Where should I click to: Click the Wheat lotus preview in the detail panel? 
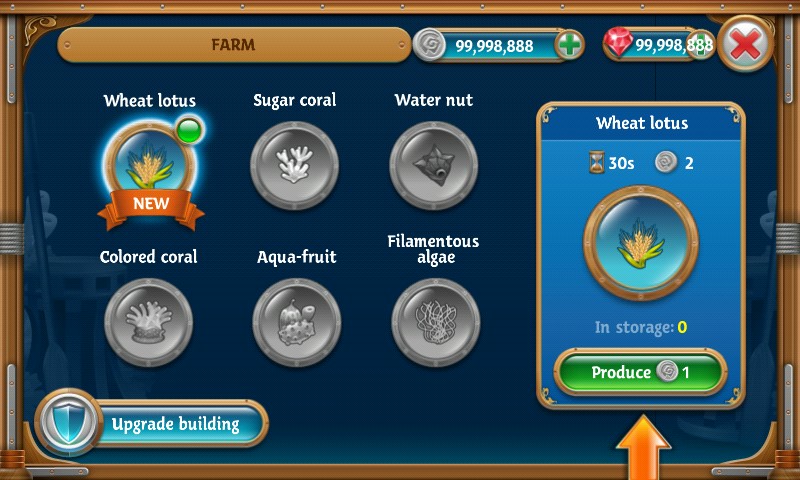coord(640,243)
